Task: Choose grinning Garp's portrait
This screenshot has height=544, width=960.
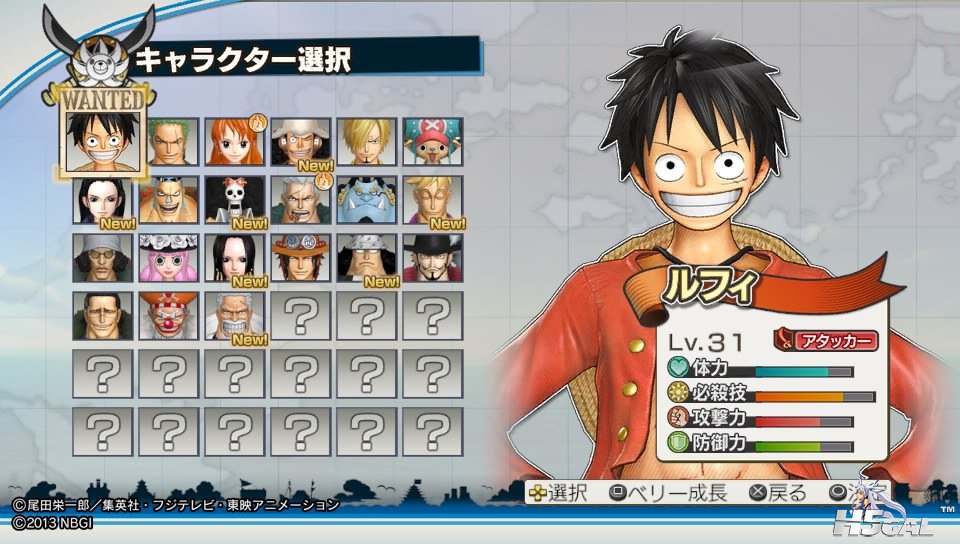Action: click(x=236, y=316)
